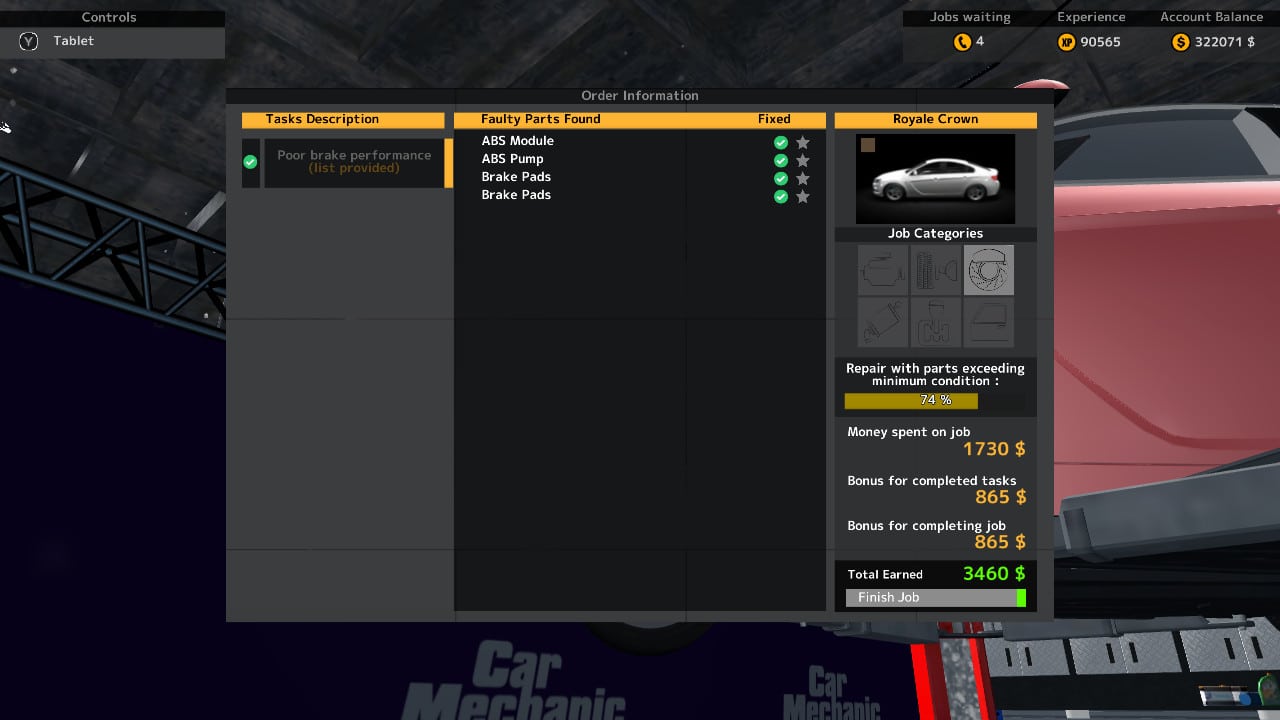Toggle the Fixed checkmark for ABS Module
This screenshot has height=720, width=1280.
(x=780, y=142)
